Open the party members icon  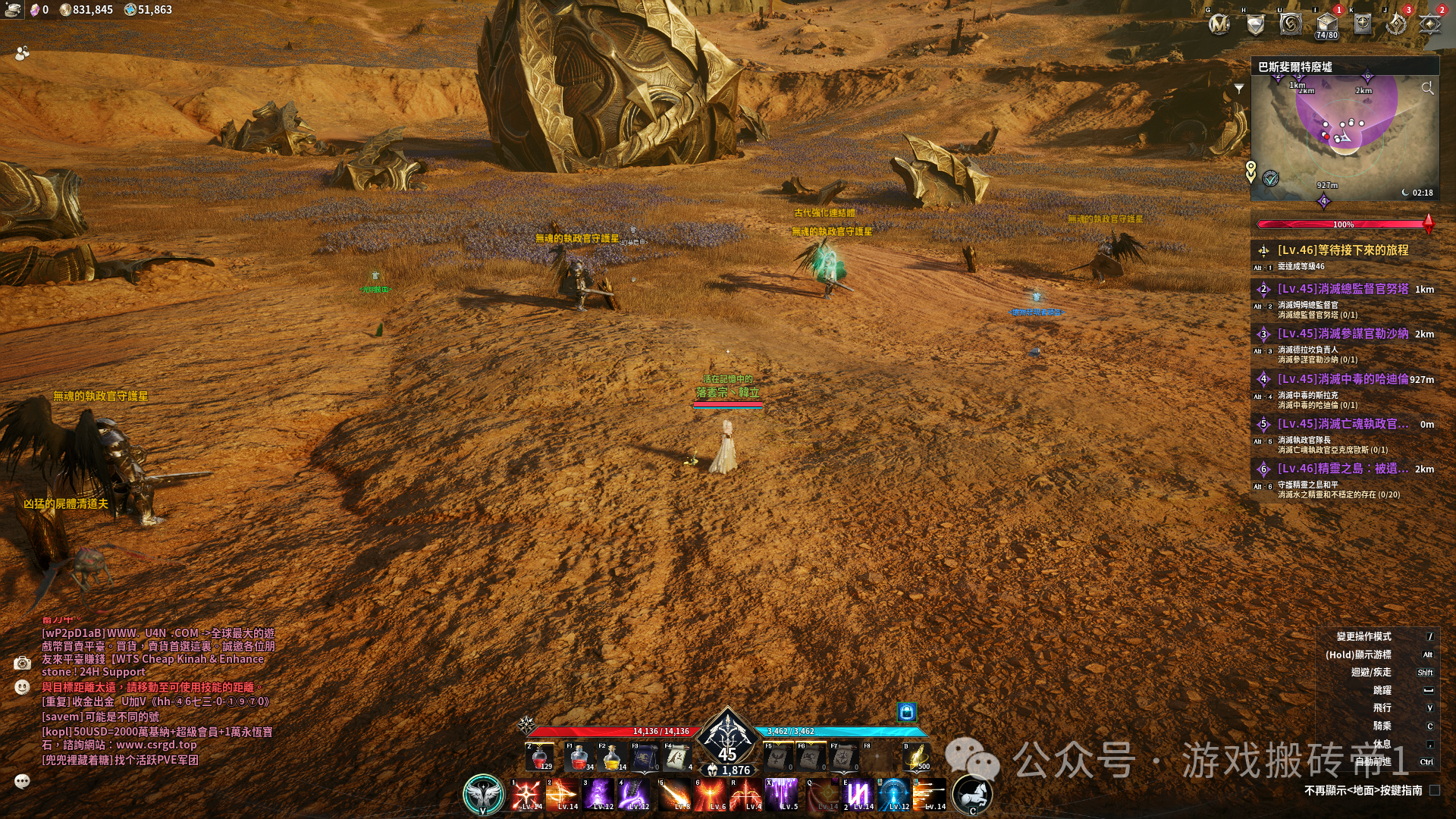22,53
